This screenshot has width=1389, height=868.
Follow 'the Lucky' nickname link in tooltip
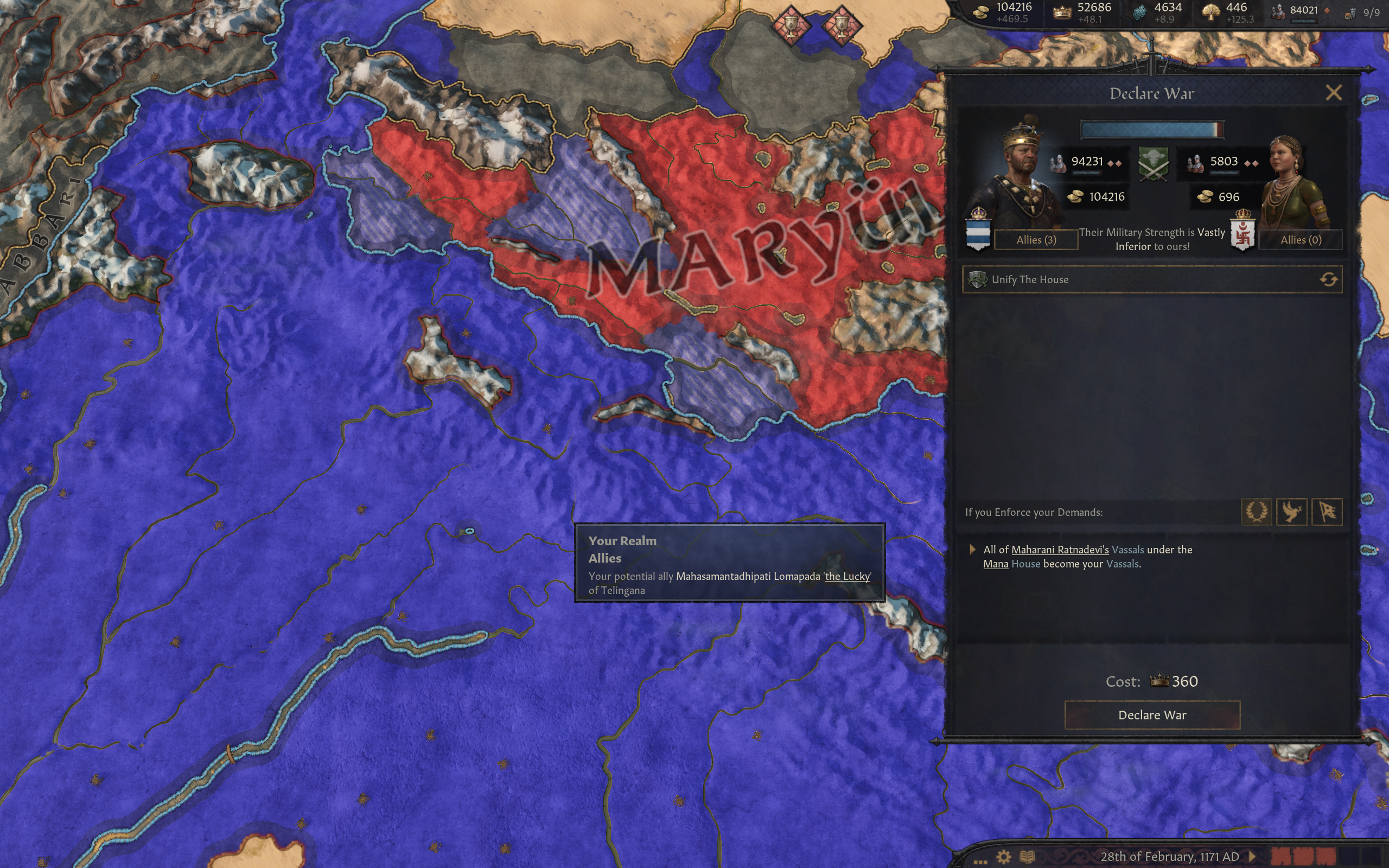847,576
